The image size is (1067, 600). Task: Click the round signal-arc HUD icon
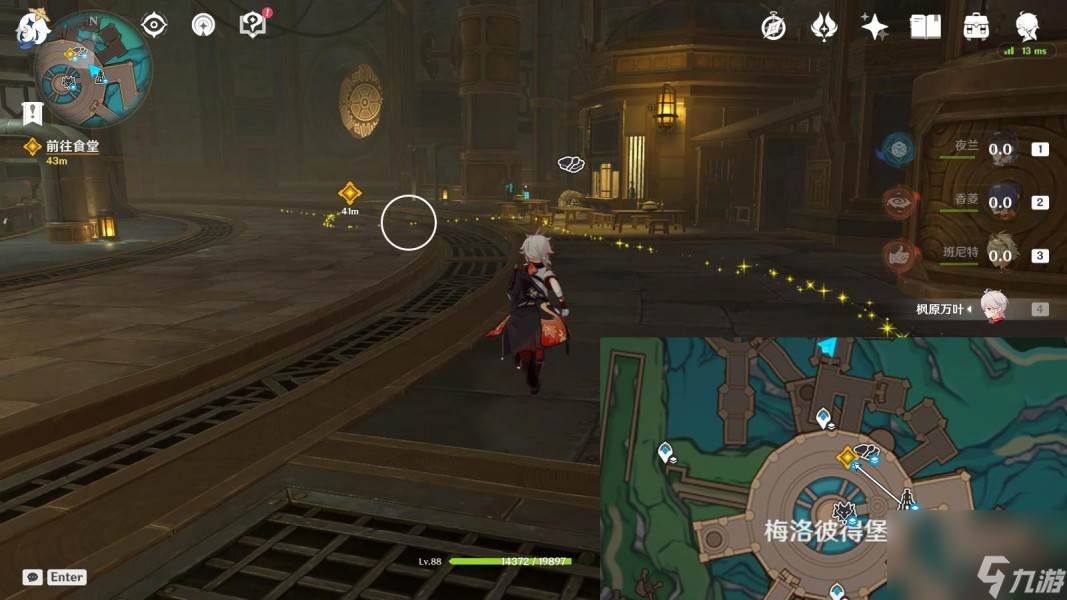click(203, 25)
